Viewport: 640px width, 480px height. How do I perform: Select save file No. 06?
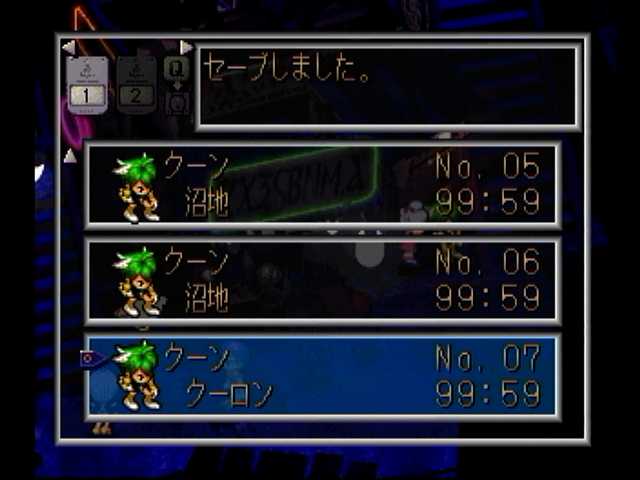pyautogui.click(x=322, y=280)
